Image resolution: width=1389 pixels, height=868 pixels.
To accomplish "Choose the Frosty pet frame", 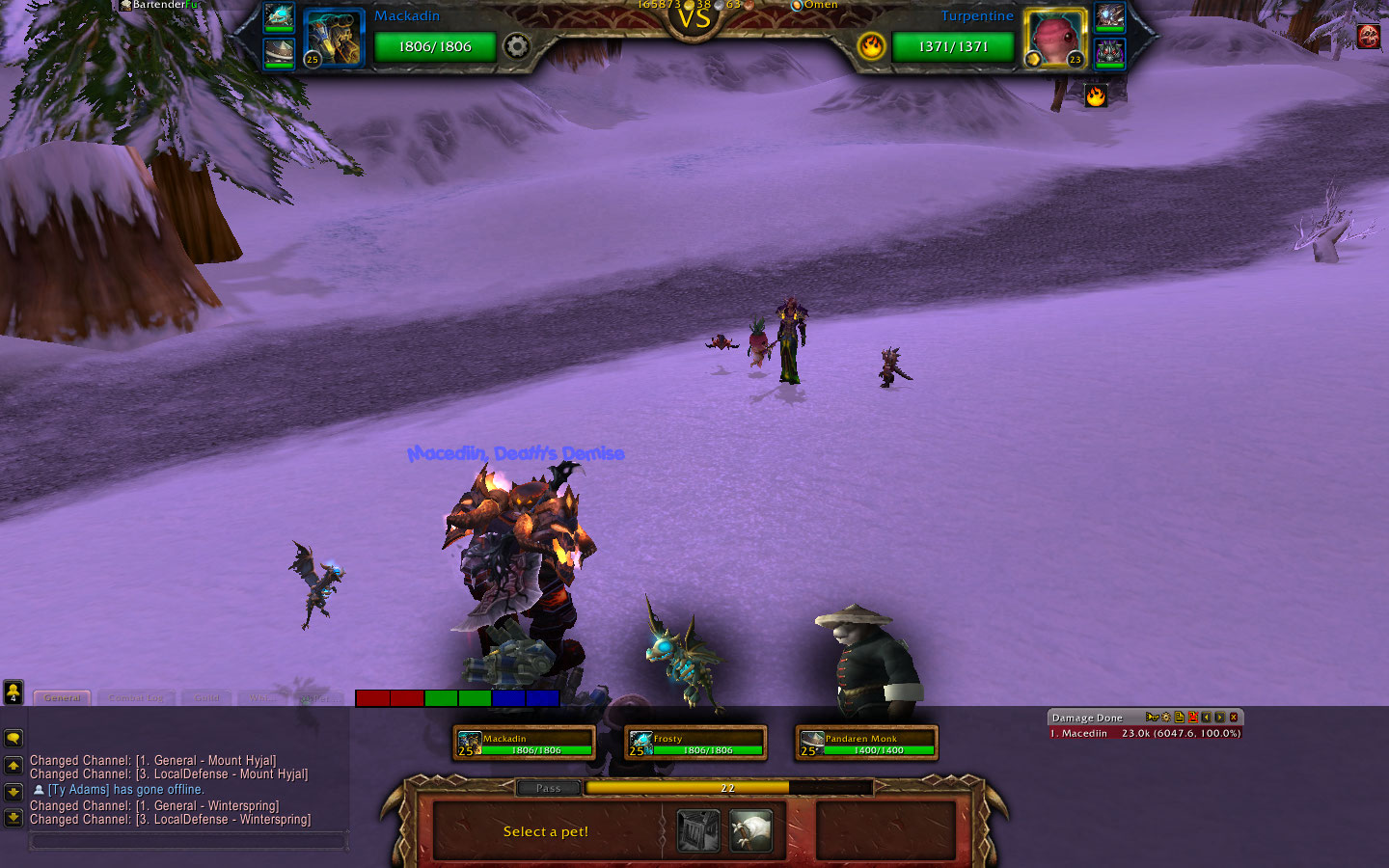I will point(694,743).
